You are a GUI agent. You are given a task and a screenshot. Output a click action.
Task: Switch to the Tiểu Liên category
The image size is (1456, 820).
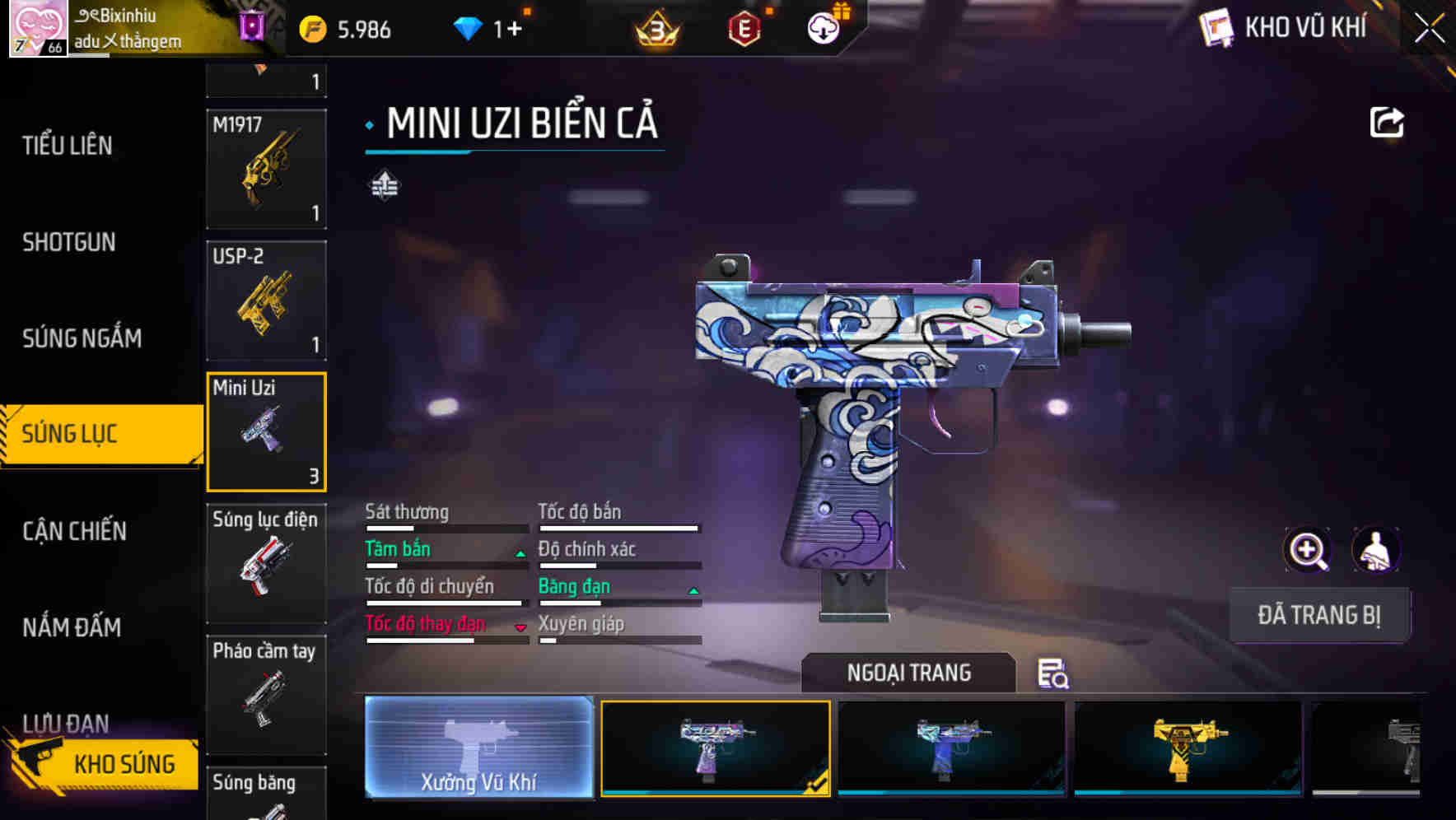click(x=68, y=146)
